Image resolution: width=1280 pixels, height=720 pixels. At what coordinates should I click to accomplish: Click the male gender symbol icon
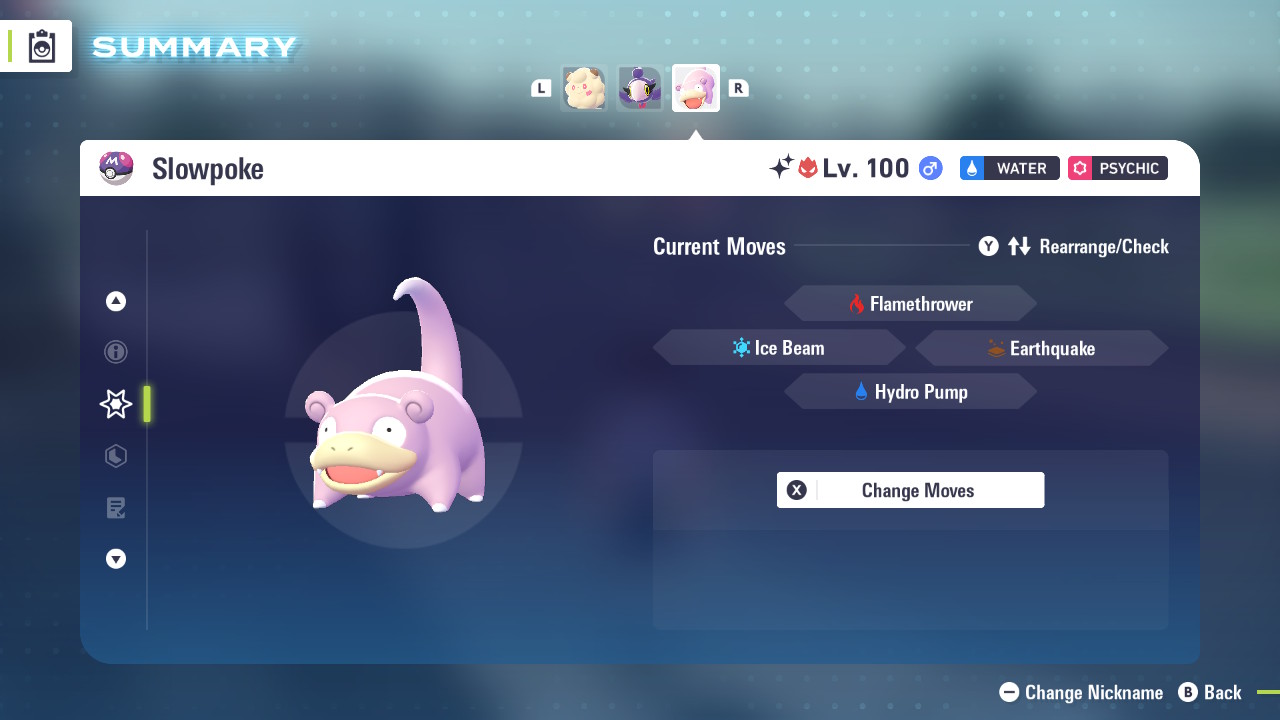click(929, 168)
